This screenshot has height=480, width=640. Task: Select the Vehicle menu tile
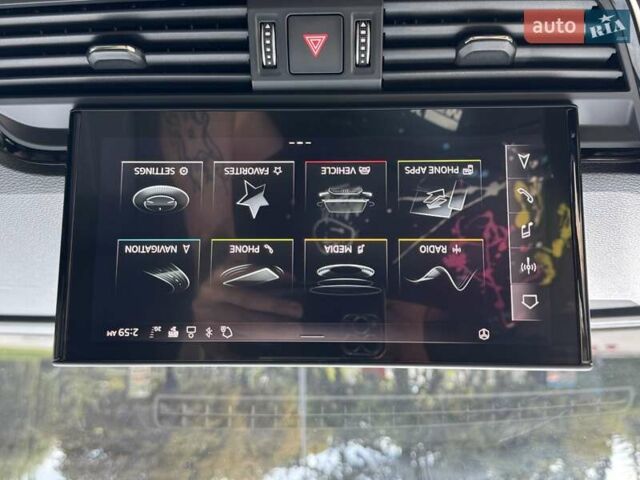point(345,190)
